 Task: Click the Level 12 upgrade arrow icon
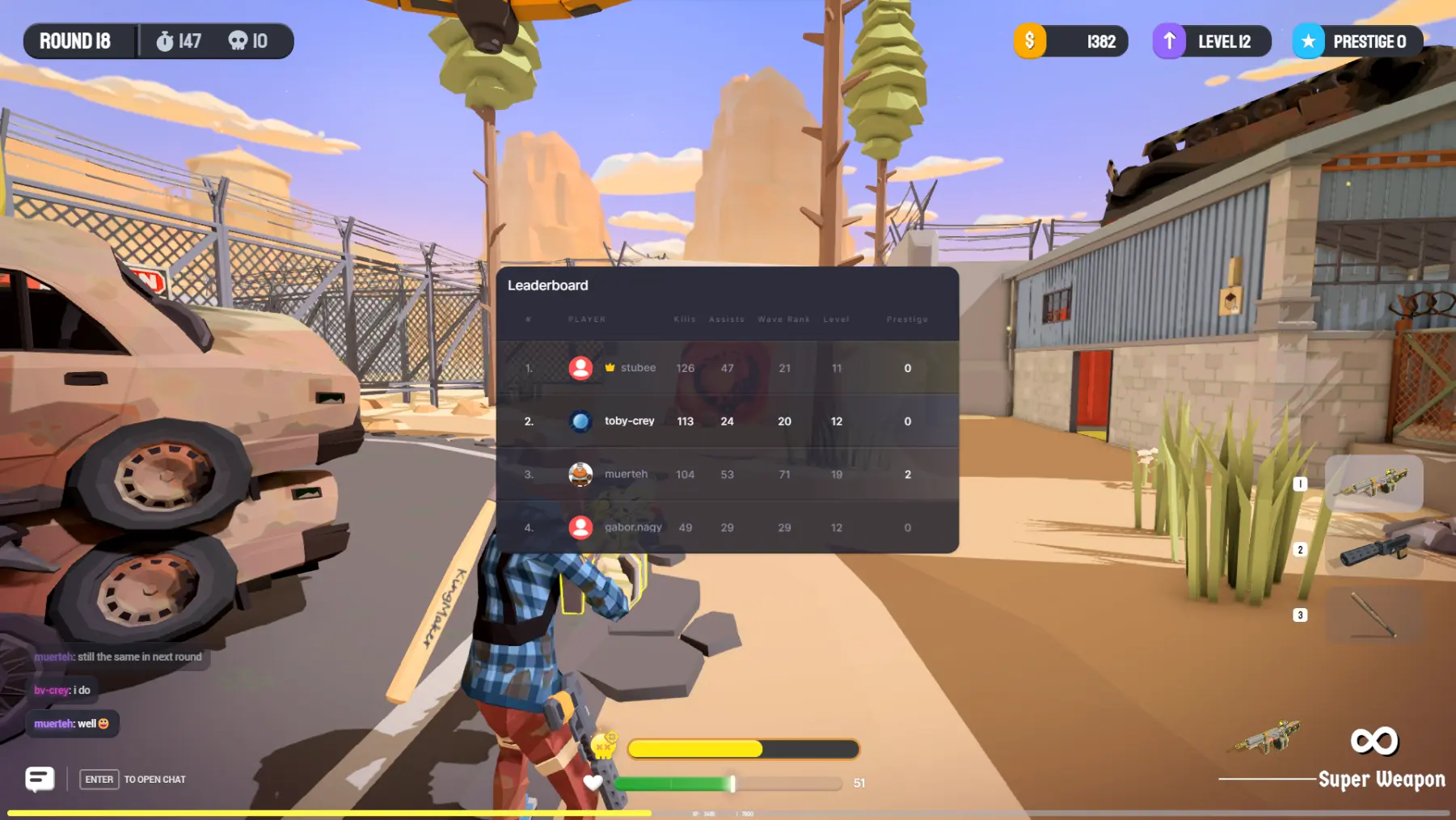click(x=1169, y=41)
